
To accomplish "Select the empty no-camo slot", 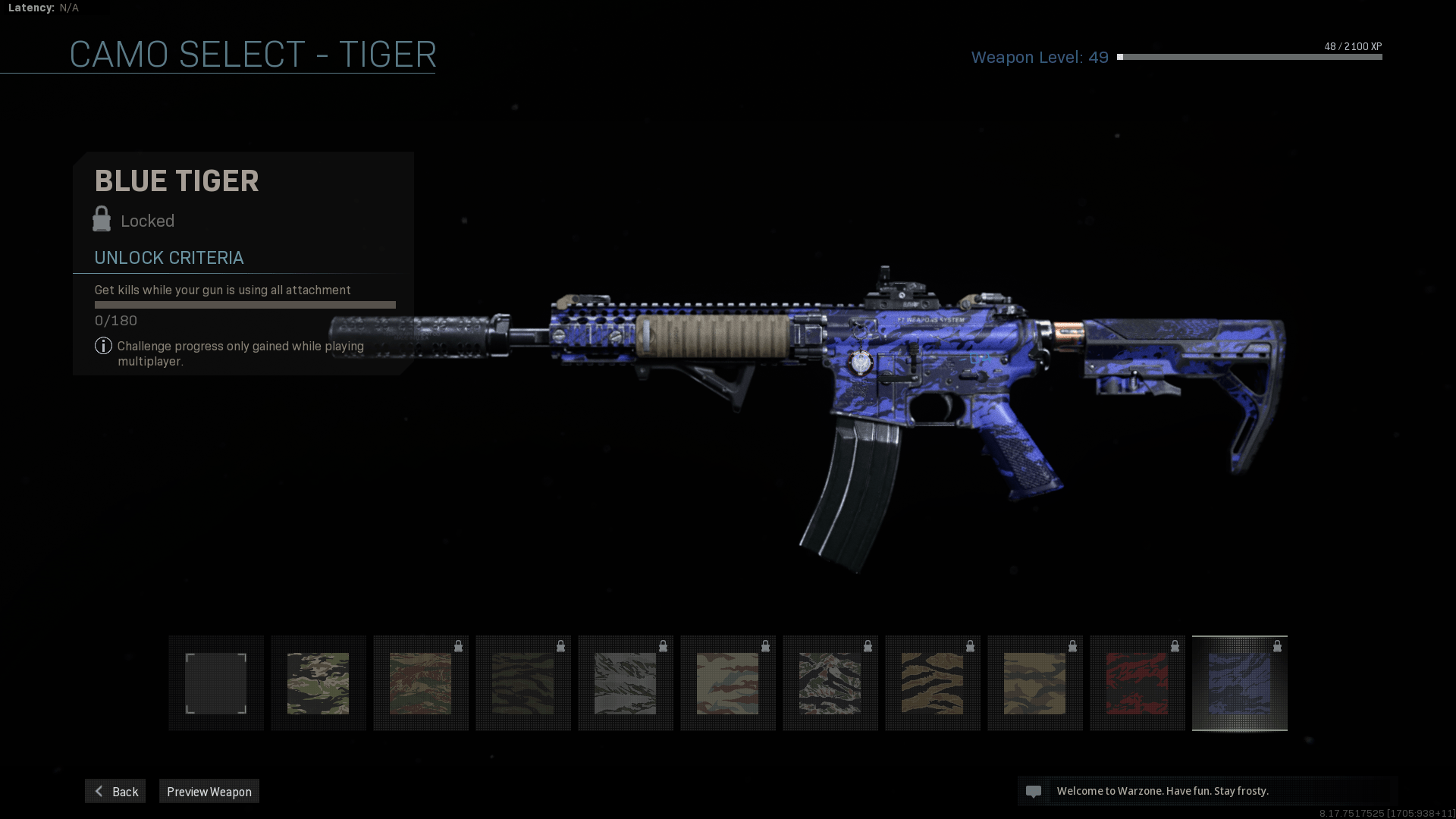I will pyautogui.click(x=216, y=683).
